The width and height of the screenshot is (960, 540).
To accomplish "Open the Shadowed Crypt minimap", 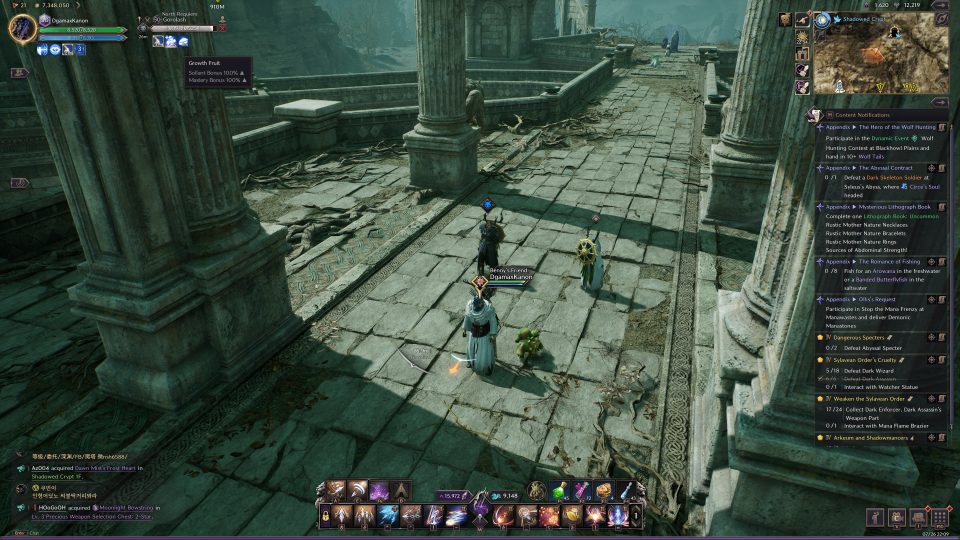I will pos(880,58).
